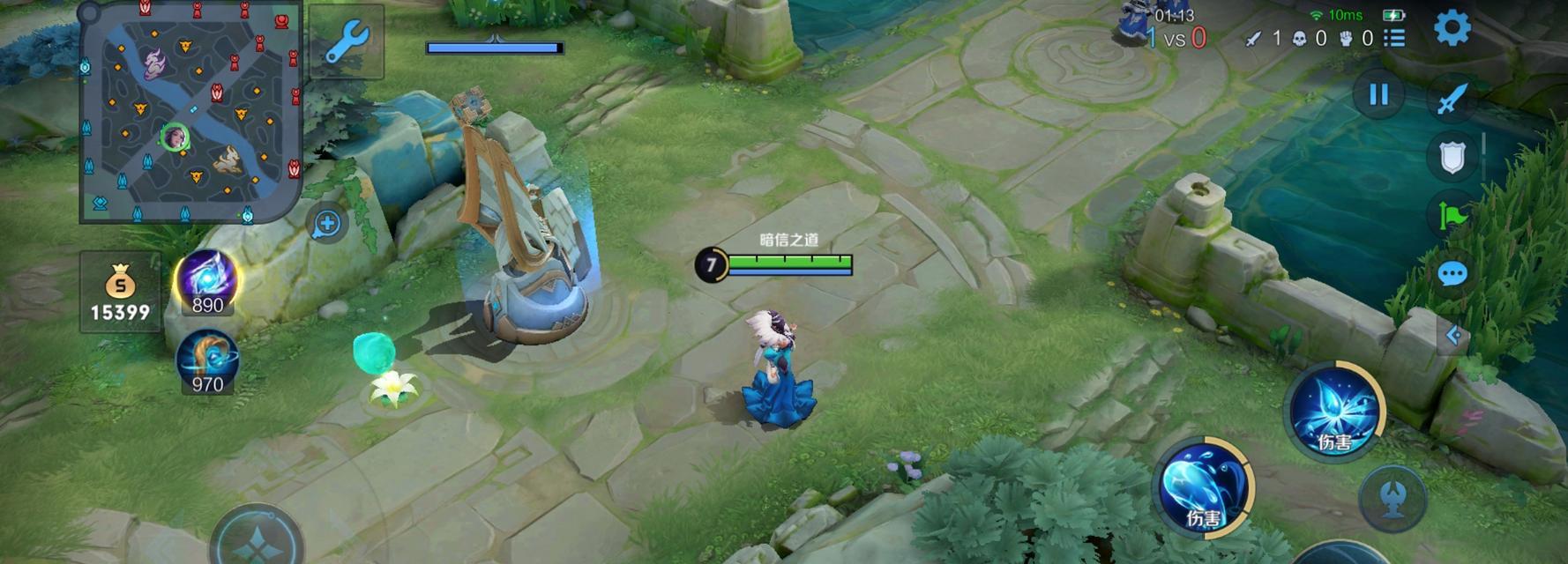Open the chat bubble quick messages
This screenshot has height=564, width=1568.
click(x=1452, y=274)
